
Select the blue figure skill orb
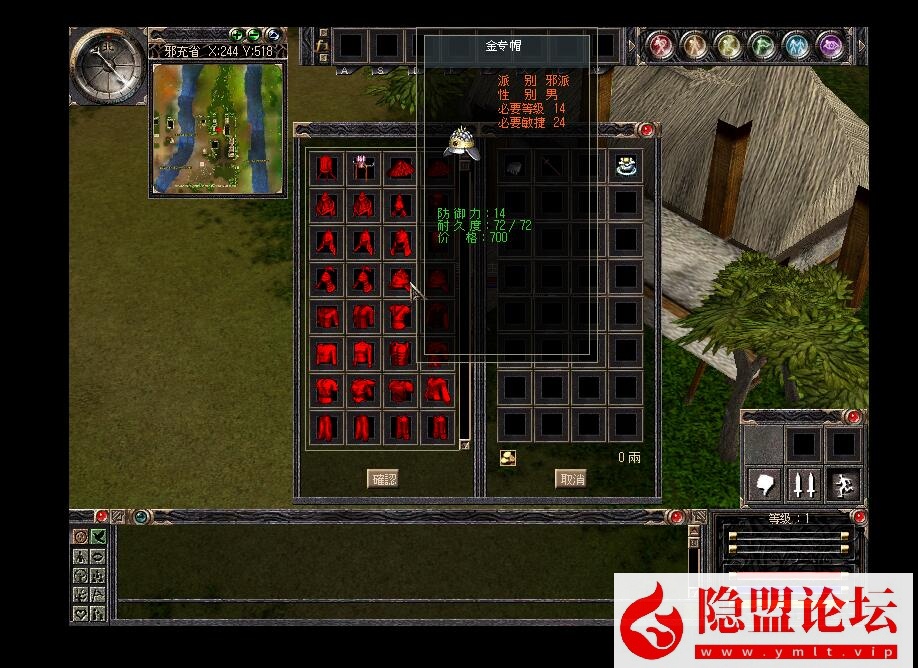pyautogui.click(x=796, y=45)
